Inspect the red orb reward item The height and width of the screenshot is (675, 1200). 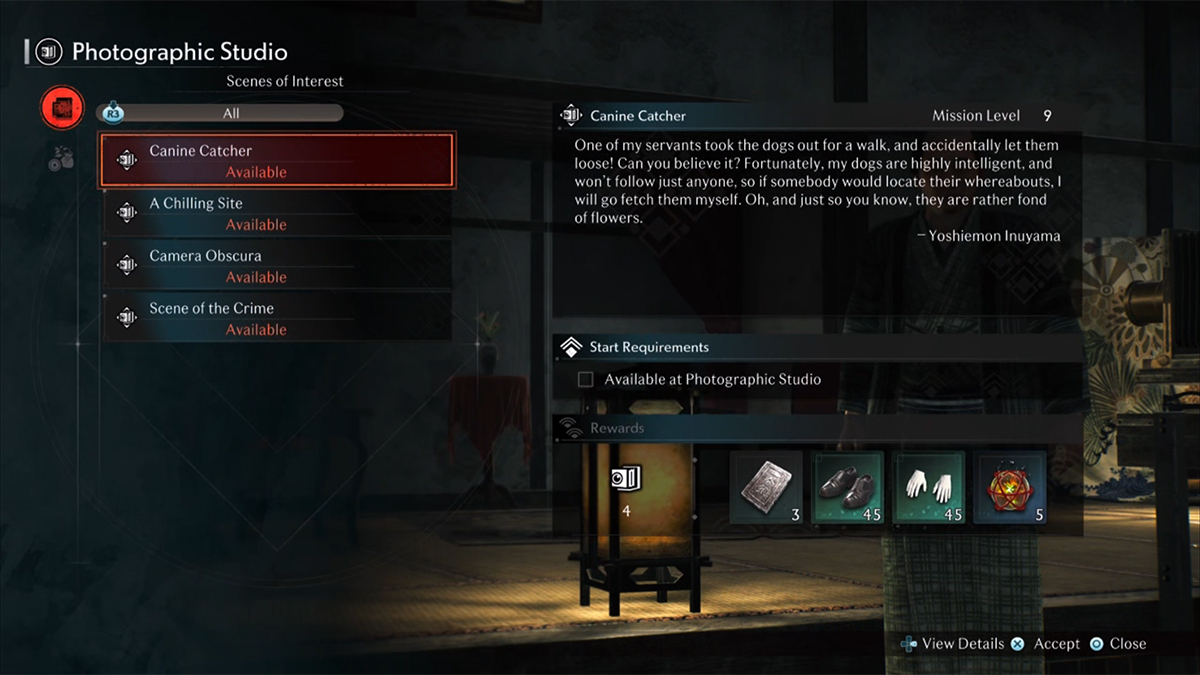(1010, 487)
